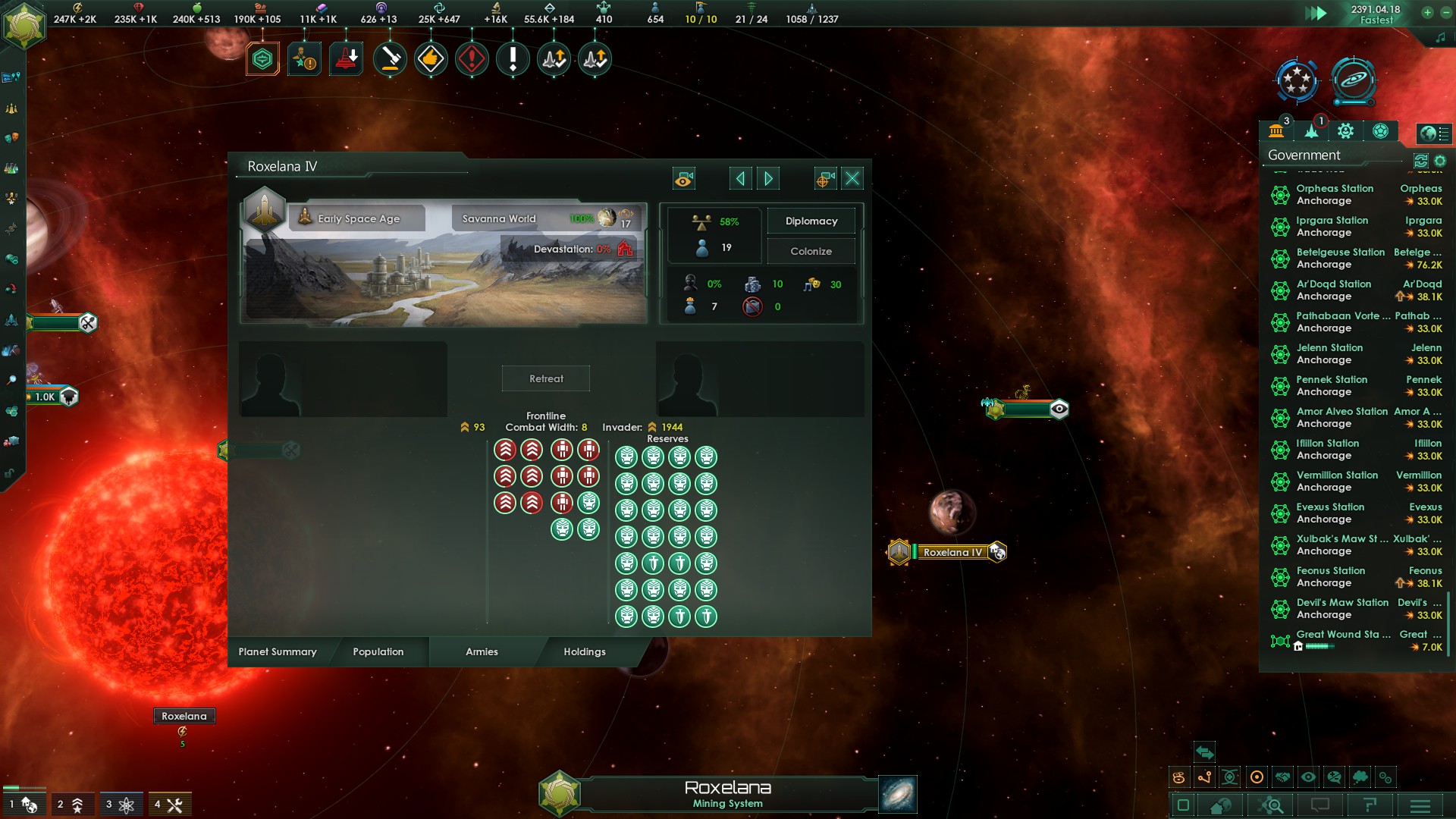Open the red exclamation diamond alert

pos(472,58)
